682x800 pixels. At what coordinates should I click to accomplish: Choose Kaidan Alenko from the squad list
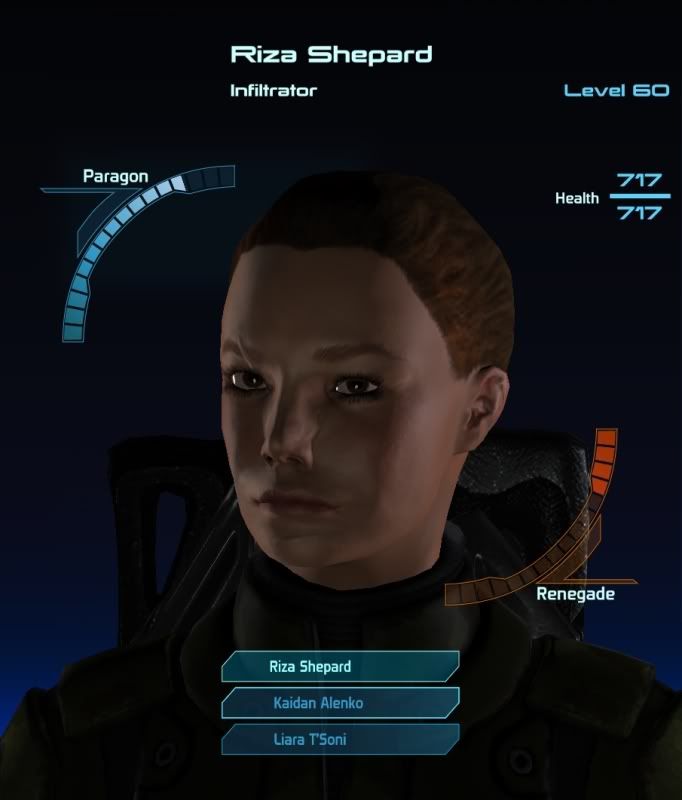(x=339, y=703)
